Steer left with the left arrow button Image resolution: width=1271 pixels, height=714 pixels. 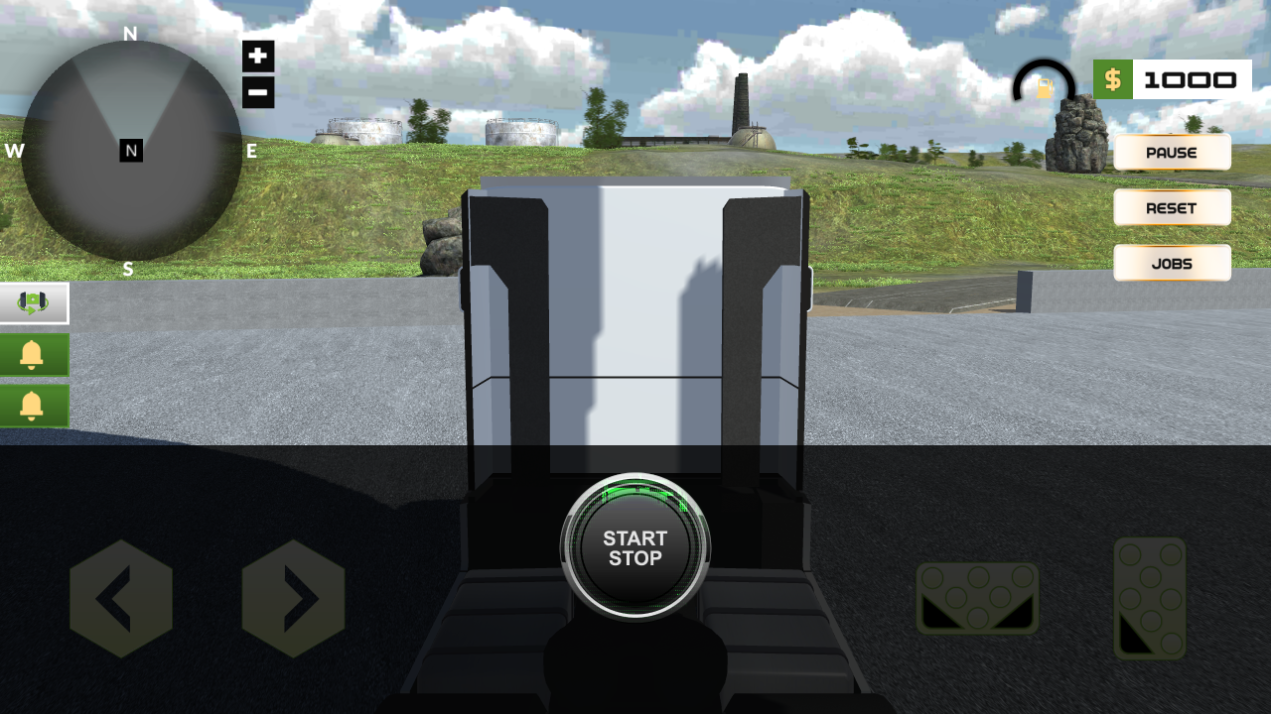121,599
